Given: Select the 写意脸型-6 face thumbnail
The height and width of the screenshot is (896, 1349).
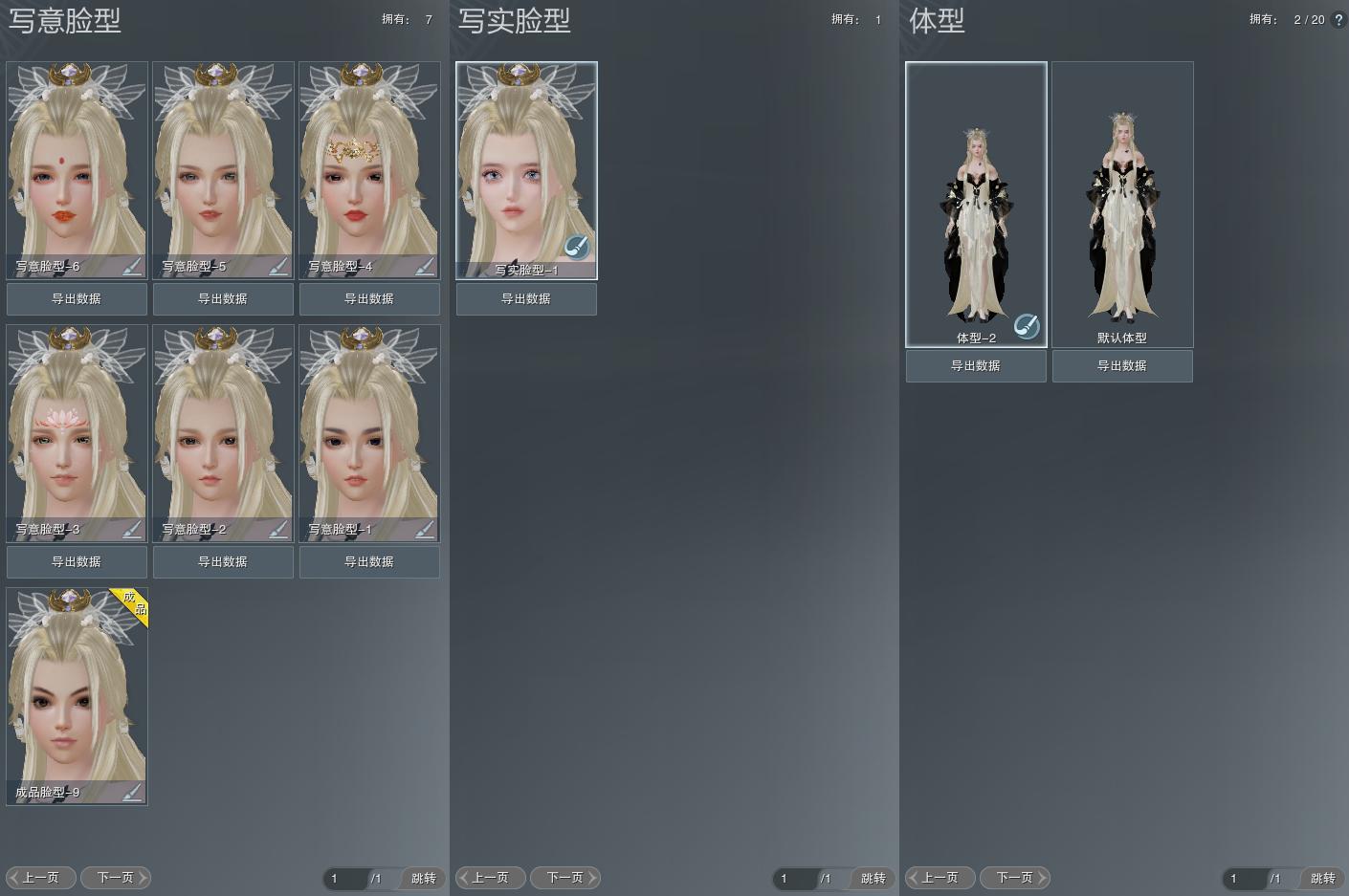Looking at the screenshot, I should pyautogui.click(x=77, y=163).
